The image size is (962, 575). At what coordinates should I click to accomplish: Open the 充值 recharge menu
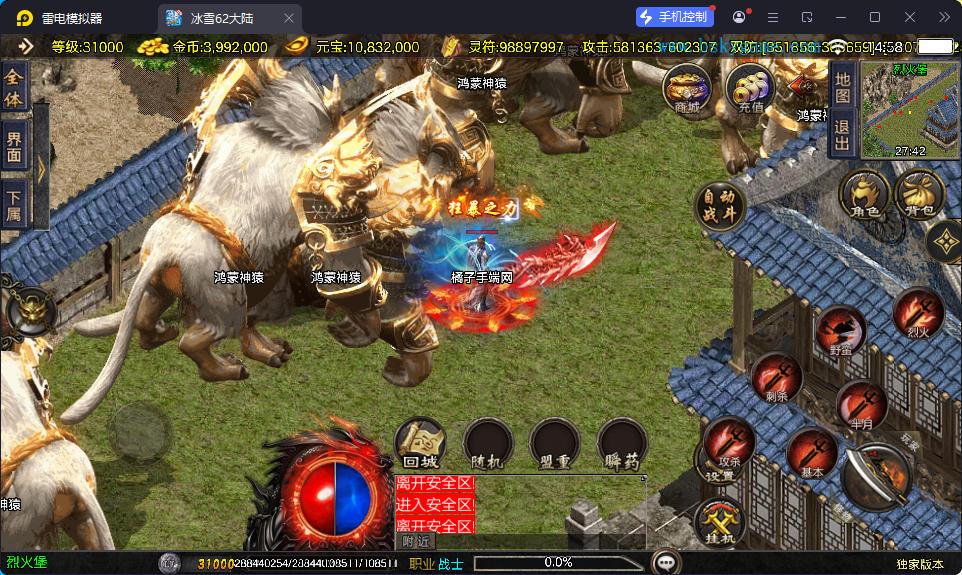click(x=749, y=88)
